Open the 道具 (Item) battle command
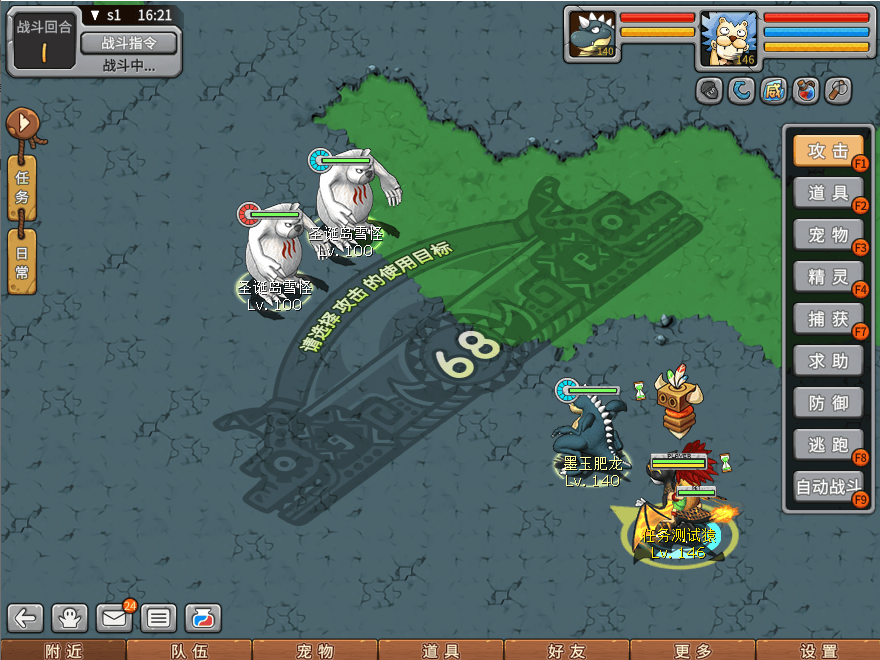The image size is (880, 660). (x=828, y=194)
